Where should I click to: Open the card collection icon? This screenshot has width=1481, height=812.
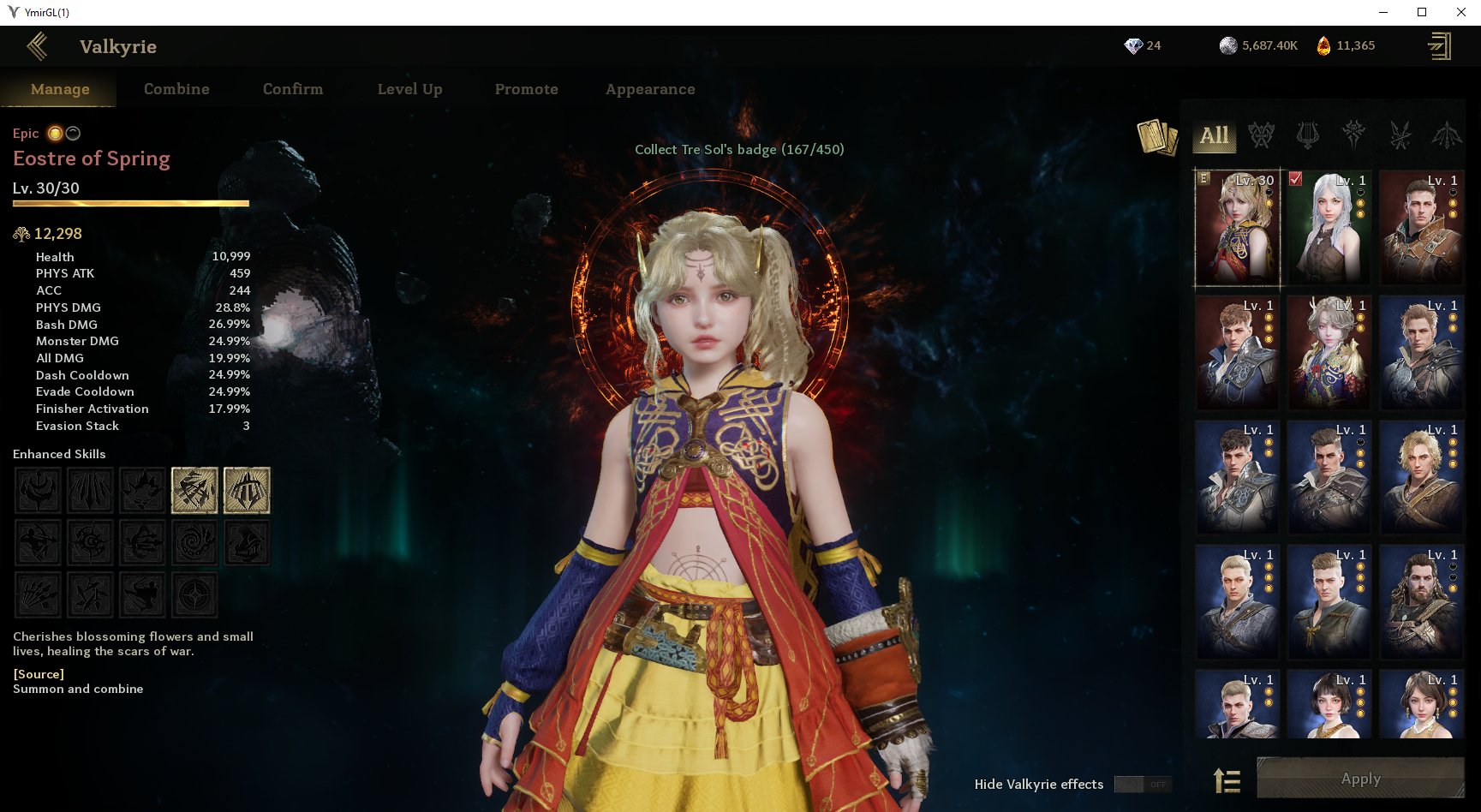1157,137
